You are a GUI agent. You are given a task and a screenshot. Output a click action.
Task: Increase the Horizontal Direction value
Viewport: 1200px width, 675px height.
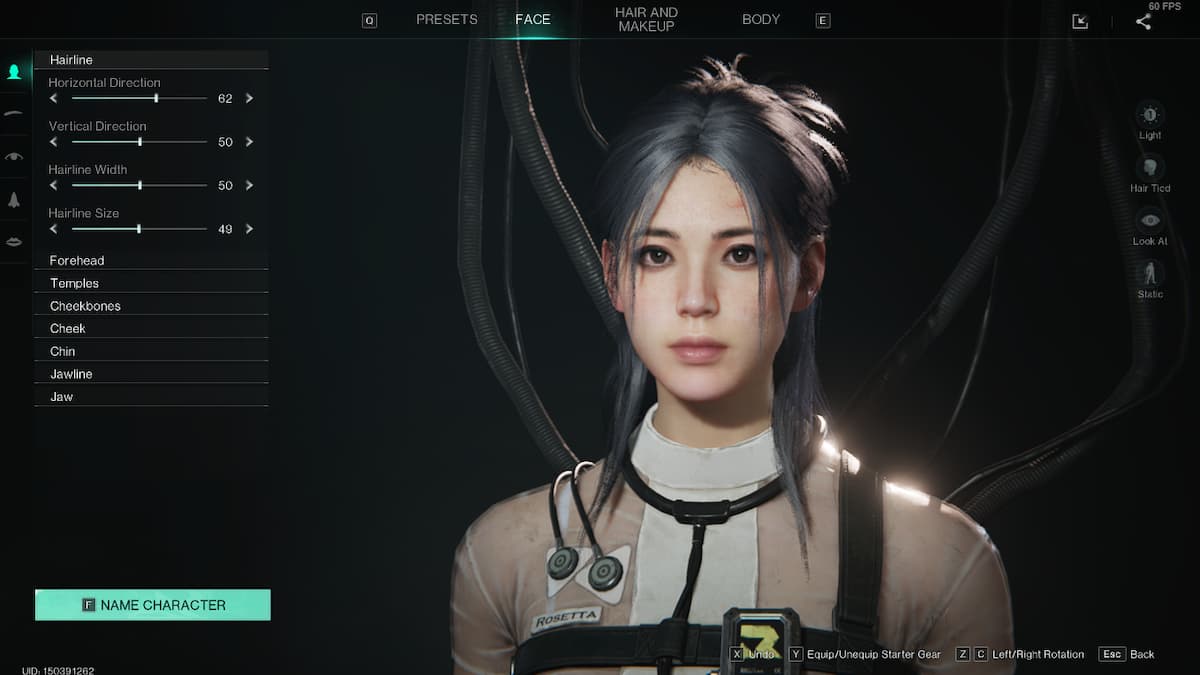[249, 99]
